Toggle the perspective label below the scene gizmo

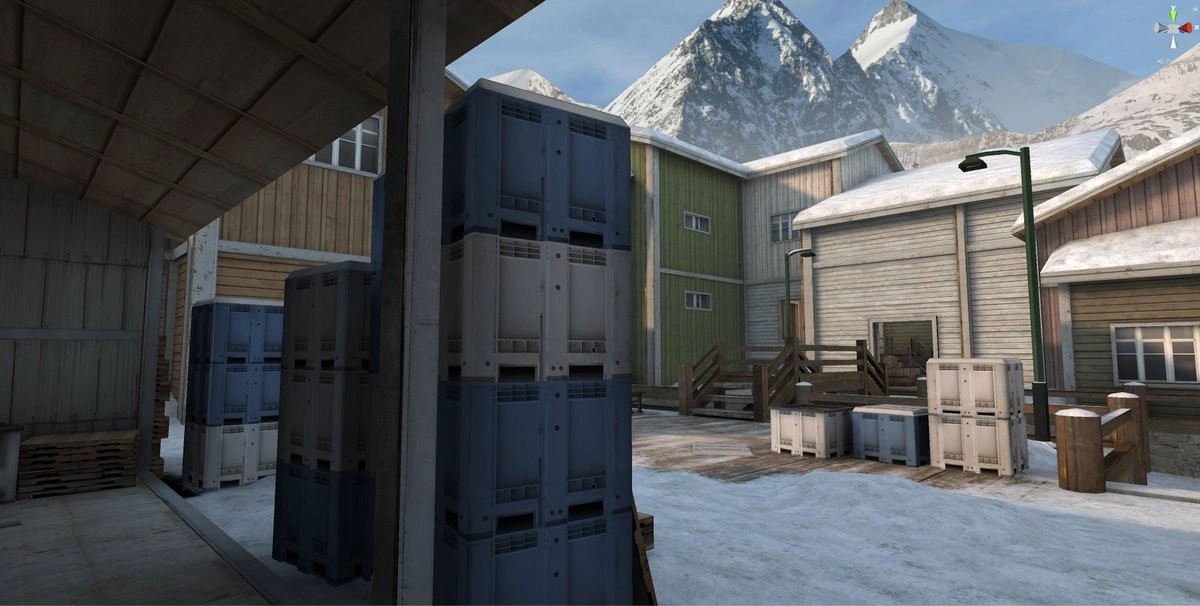pyautogui.click(x=1165, y=61)
